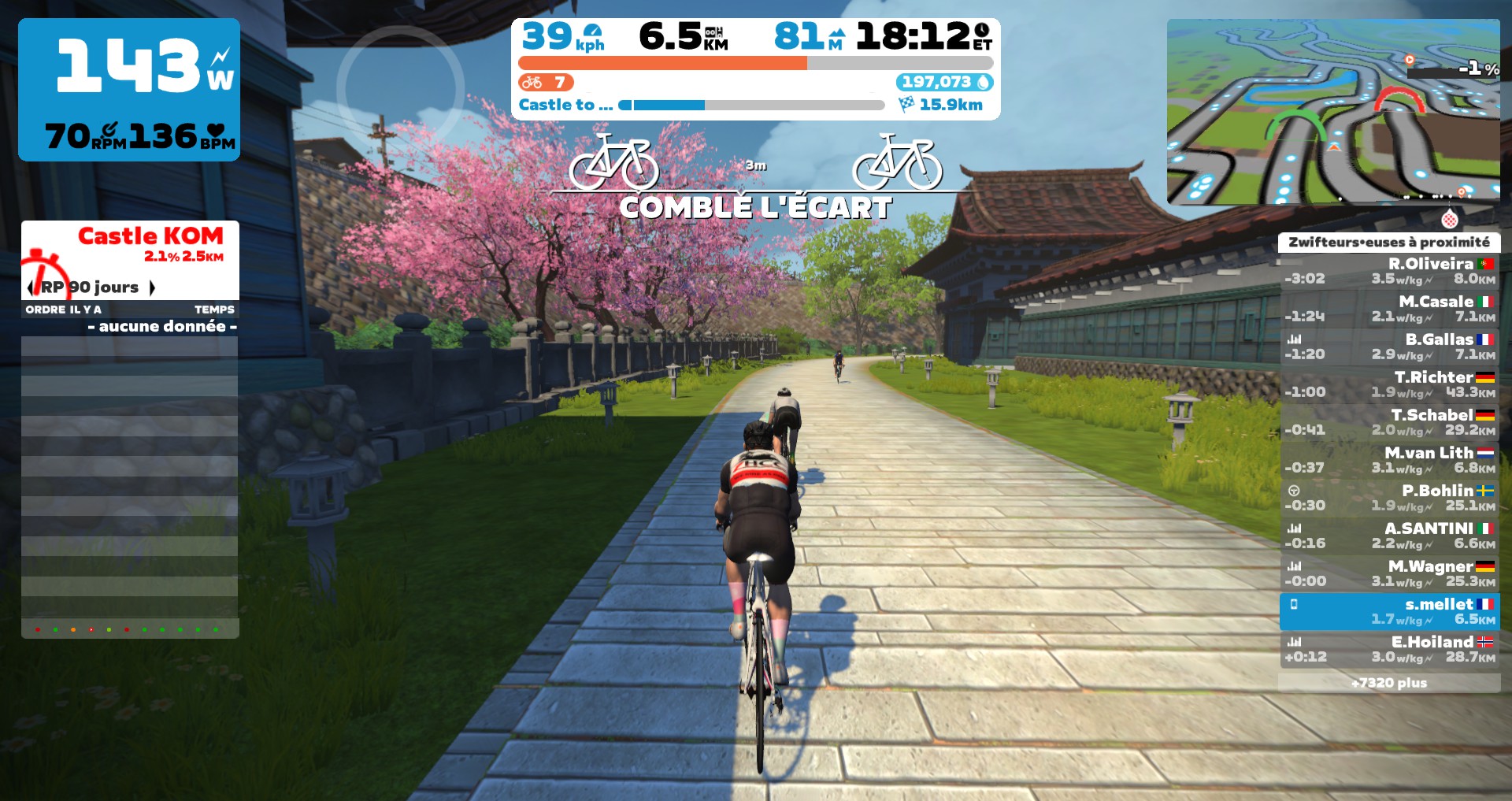Select T.Schabel rider entry

1389,422
